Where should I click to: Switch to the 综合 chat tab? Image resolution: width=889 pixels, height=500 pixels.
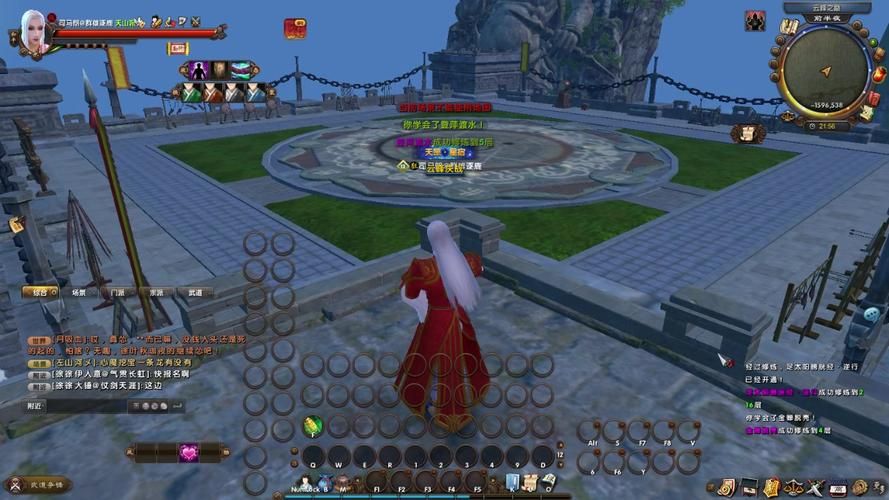(x=40, y=293)
